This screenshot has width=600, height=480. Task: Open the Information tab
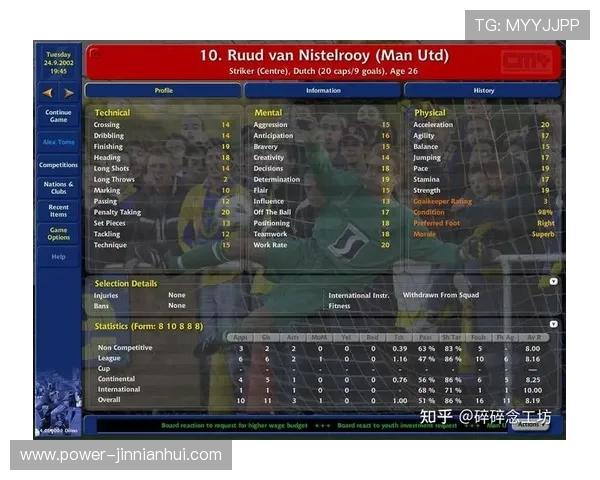click(323, 90)
